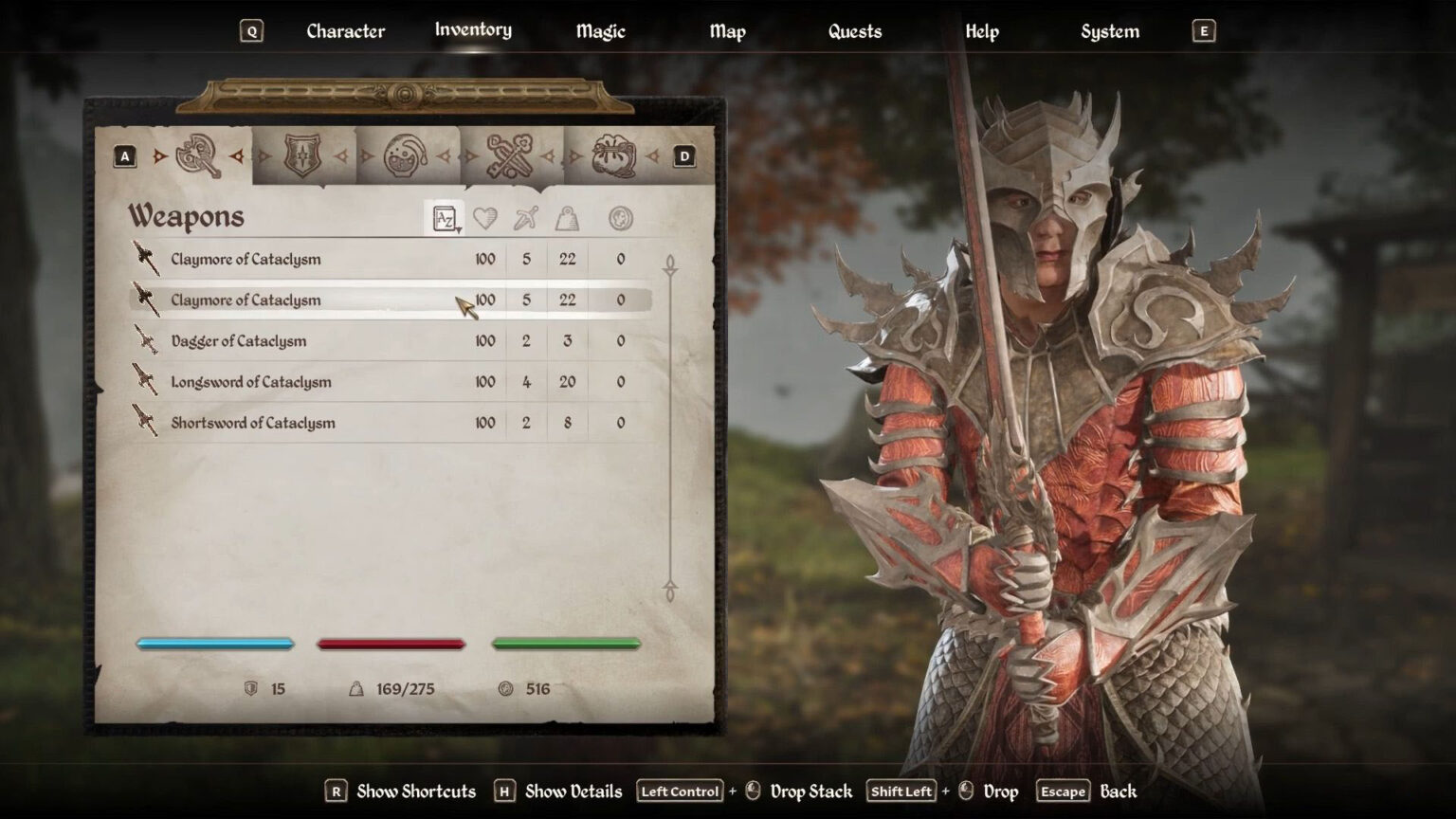Viewport: 1456px width, 819px height.
Task: Switch to the Map menu tab
Action: 726,30
